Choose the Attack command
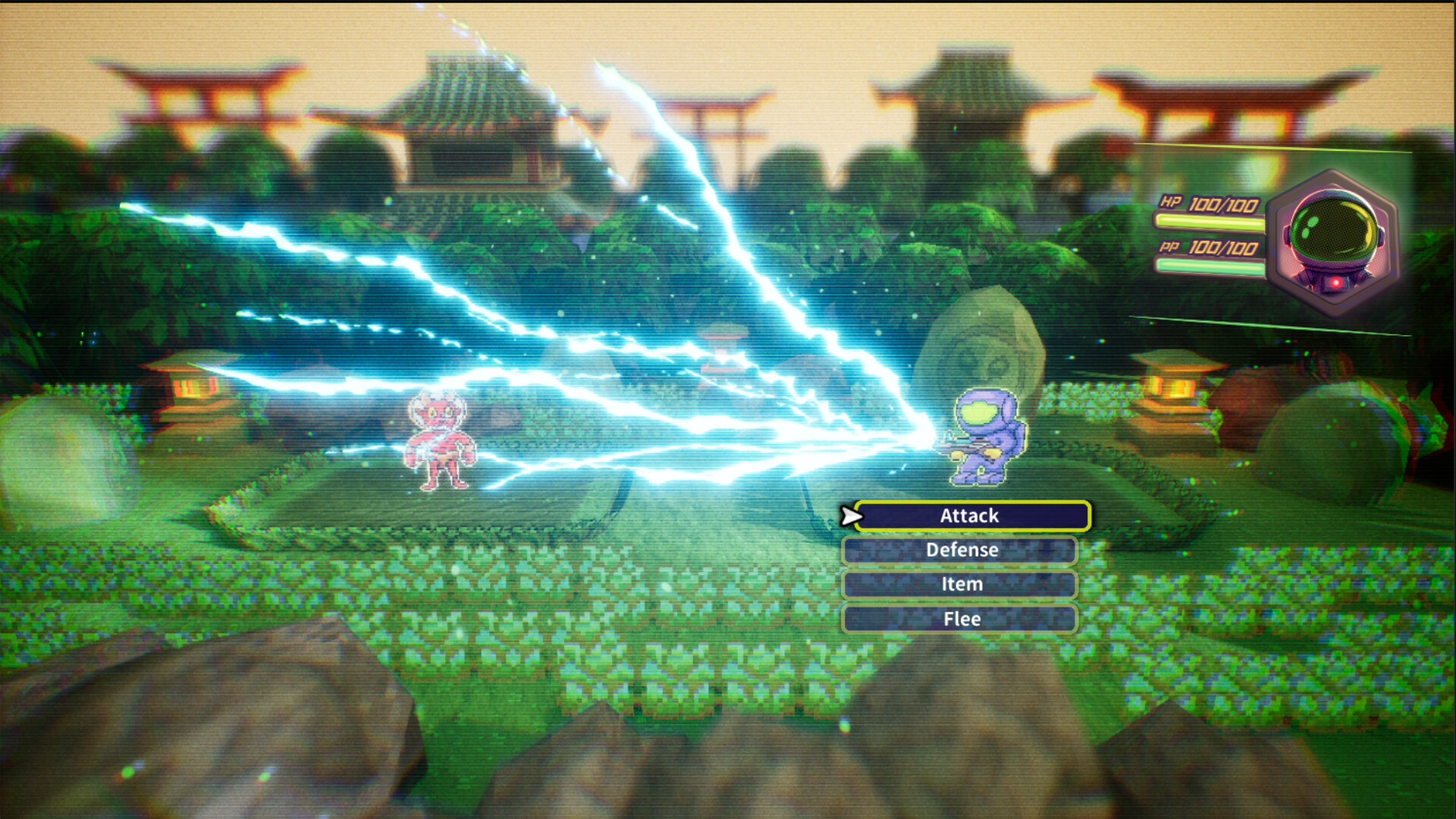 pyautogui.click(x=971, y=516)
